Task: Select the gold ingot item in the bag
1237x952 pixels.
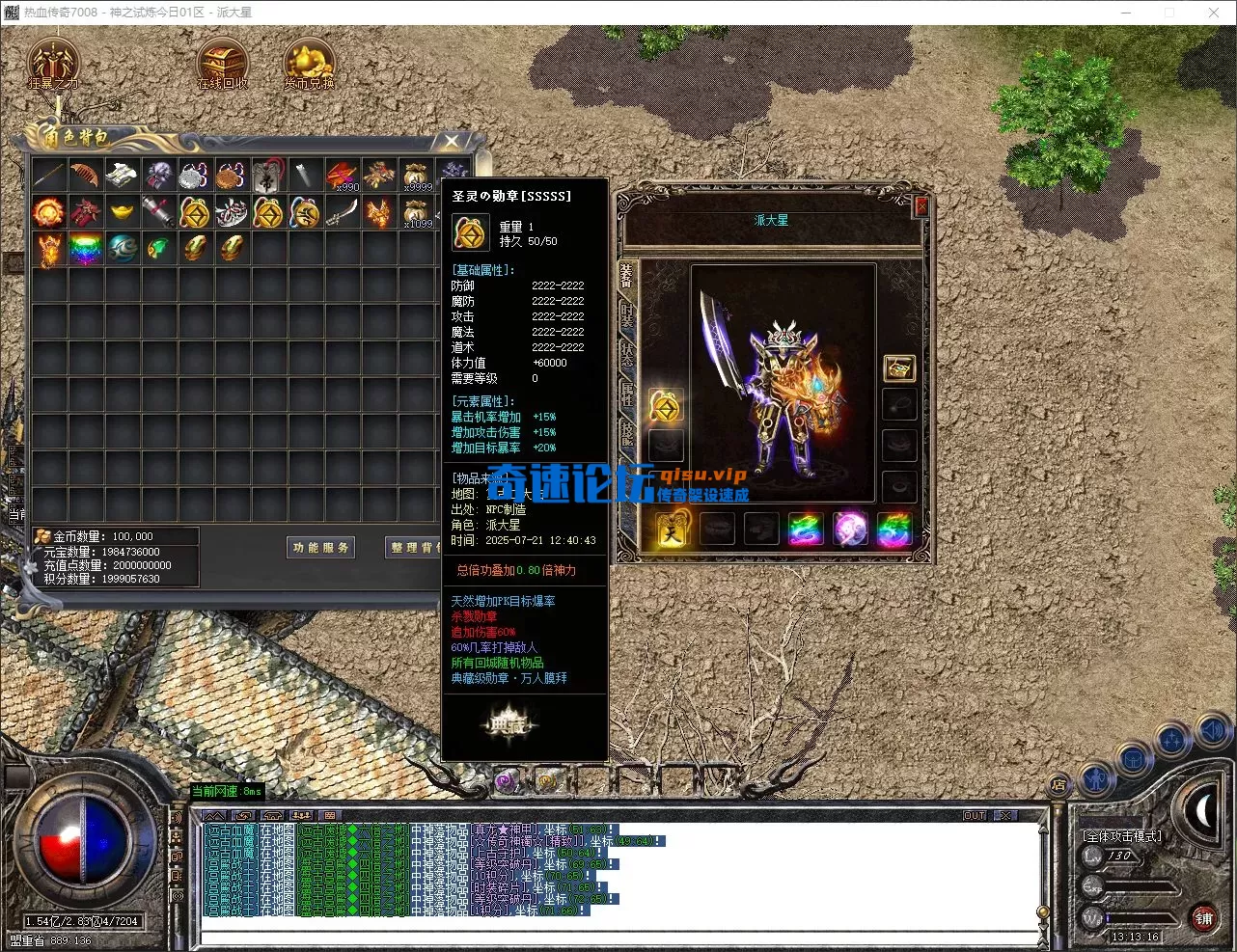Action: click(x=122, y=211)
